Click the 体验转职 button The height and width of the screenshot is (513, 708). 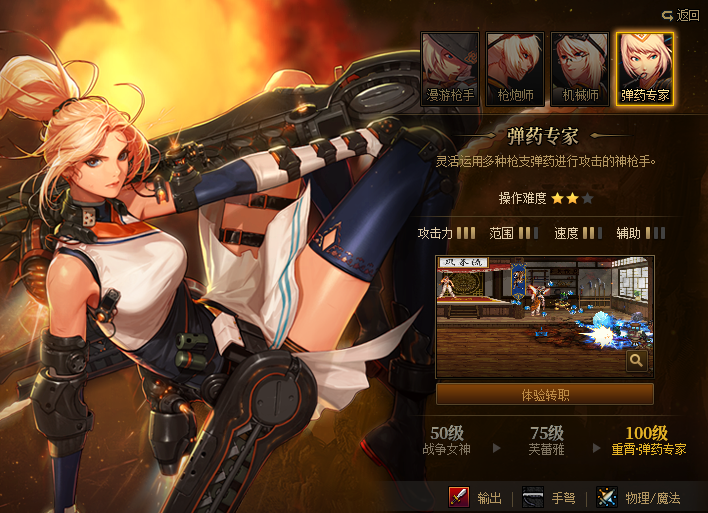point(545,394)
